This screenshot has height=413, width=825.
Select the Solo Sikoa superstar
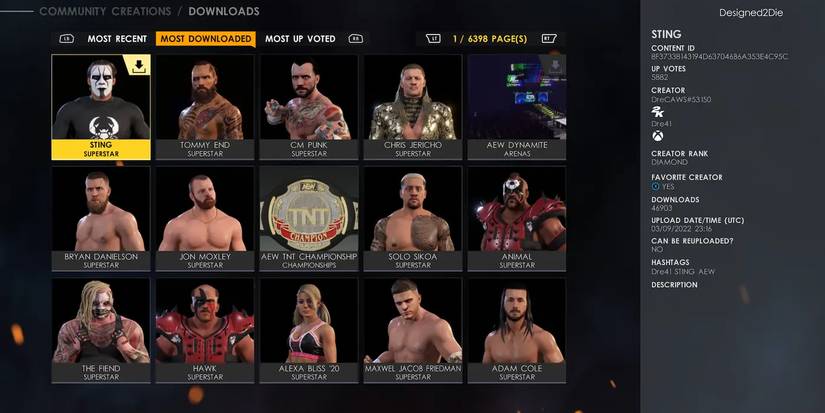413,217
